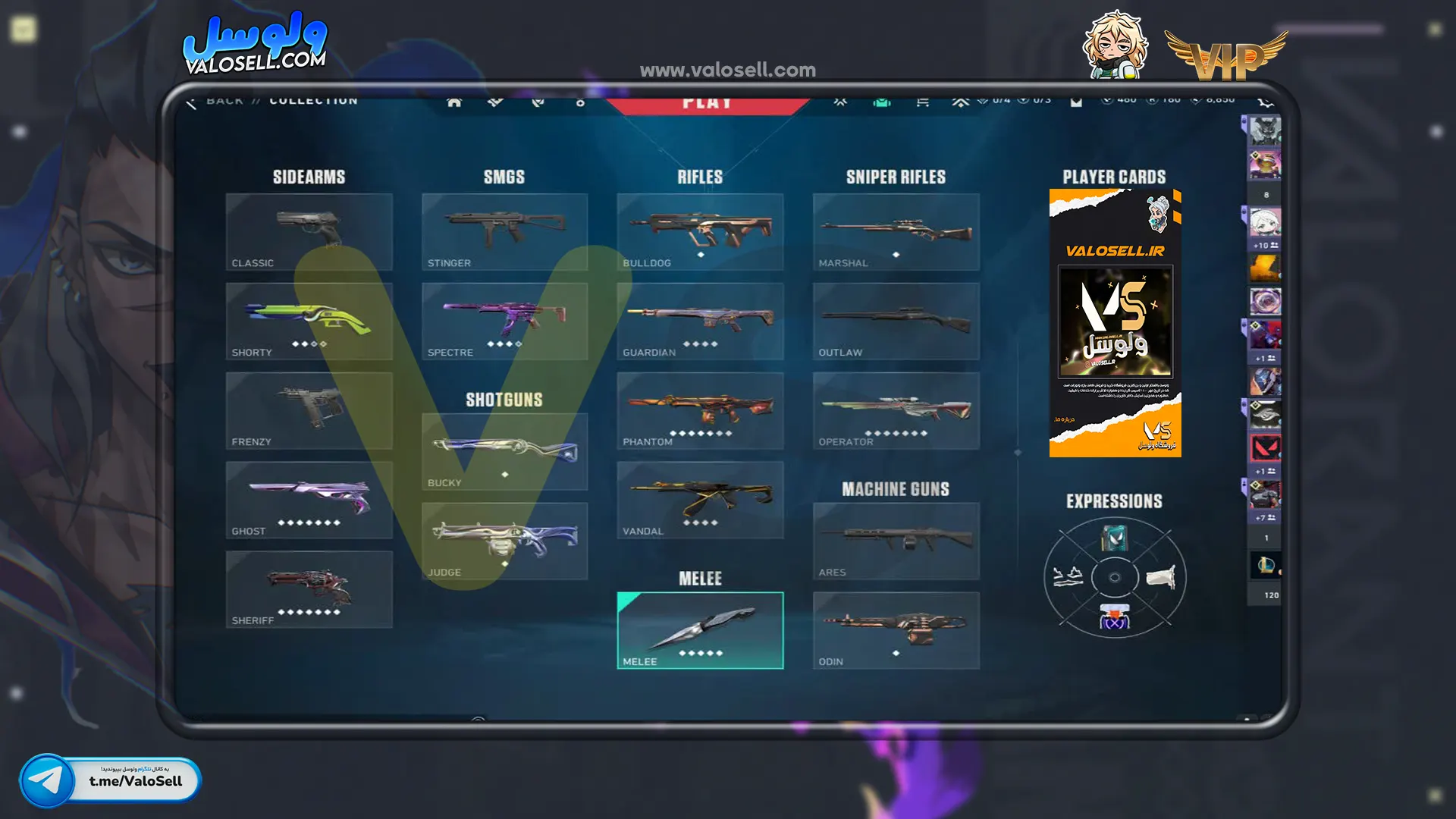
Task: Open the Stinger SMG slot
Action: pyautogui.click(x=504, y=231)
